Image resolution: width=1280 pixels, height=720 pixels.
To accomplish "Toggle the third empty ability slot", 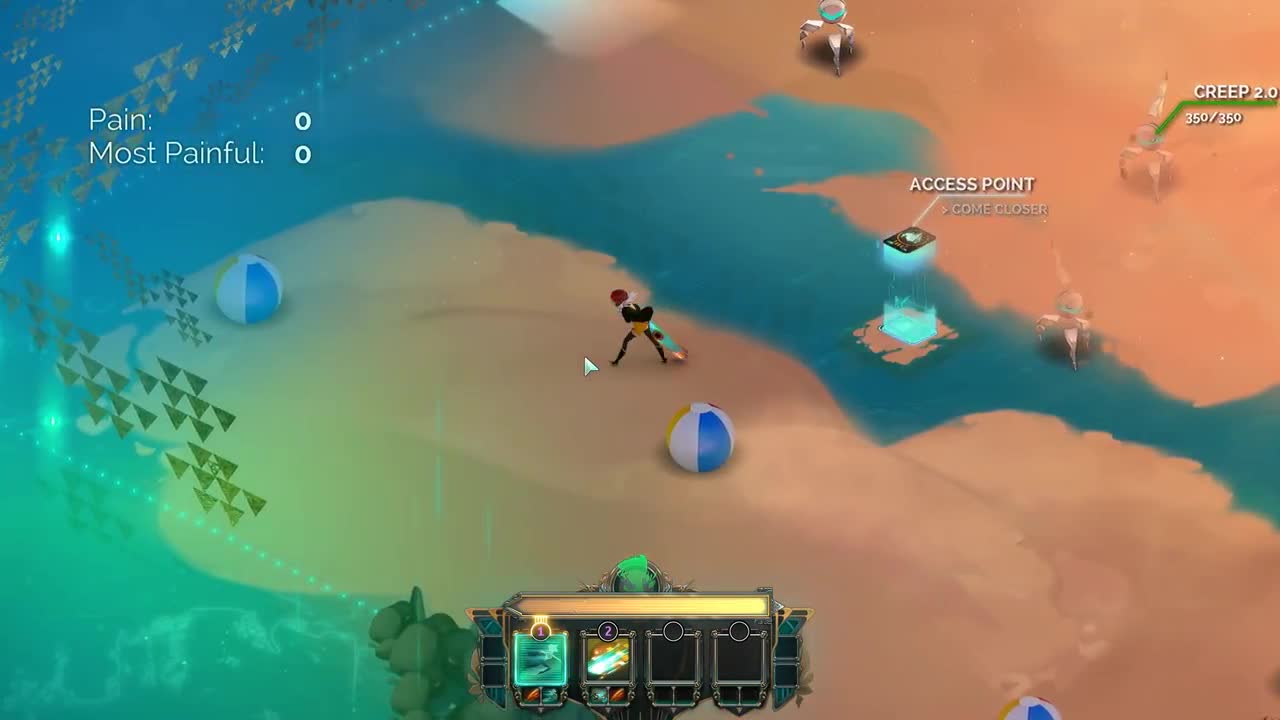I will click(674, 660).
